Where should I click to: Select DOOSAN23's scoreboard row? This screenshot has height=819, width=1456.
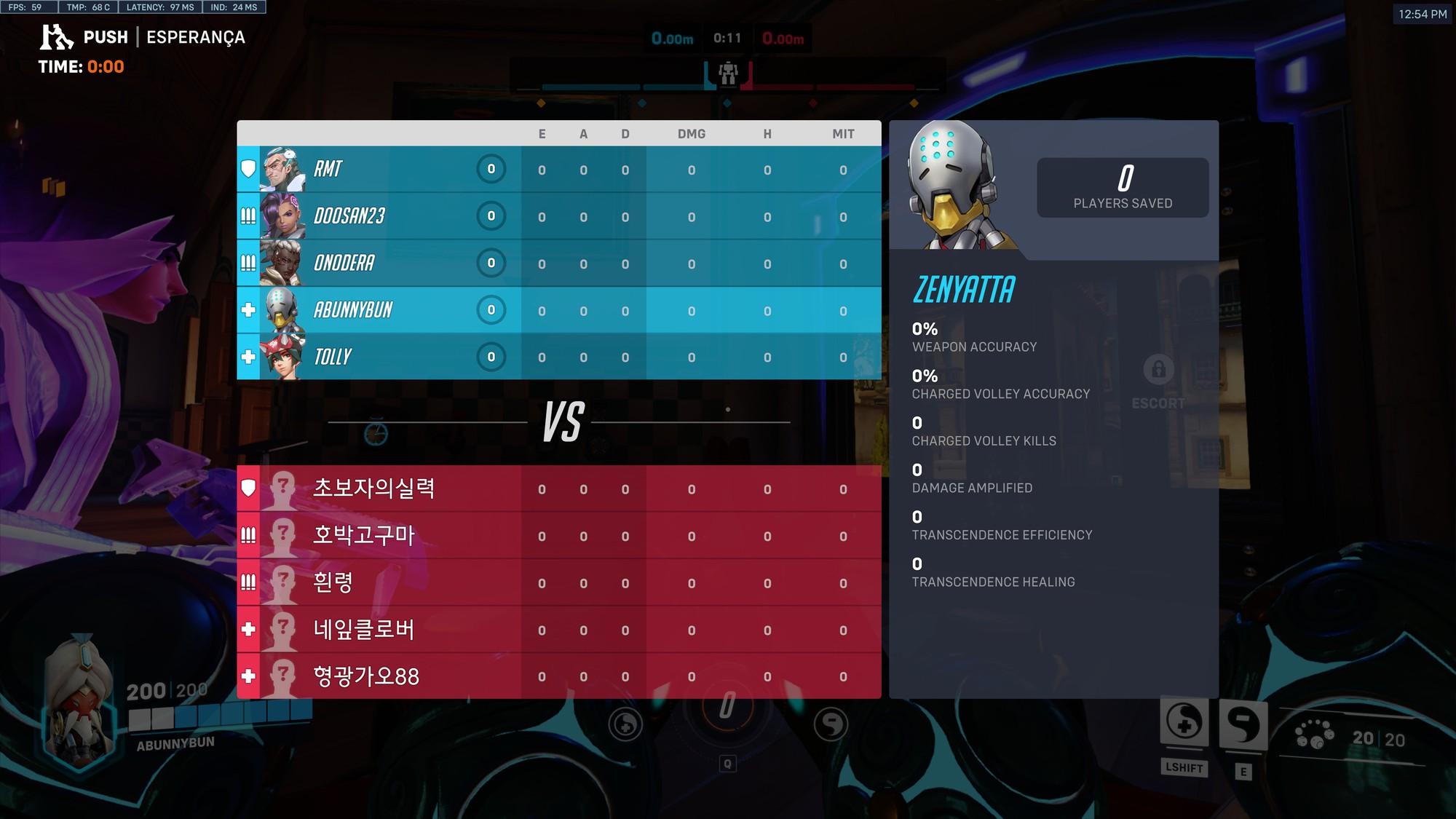(558, 216)
